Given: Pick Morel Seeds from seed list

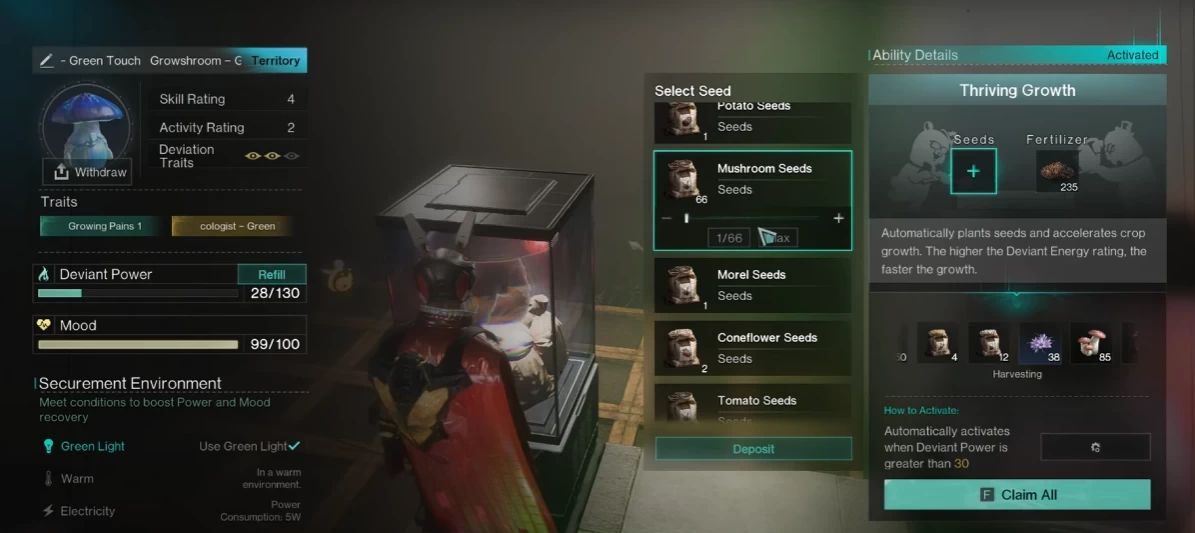Looking at the screenshot, I should tap(753, 285).
